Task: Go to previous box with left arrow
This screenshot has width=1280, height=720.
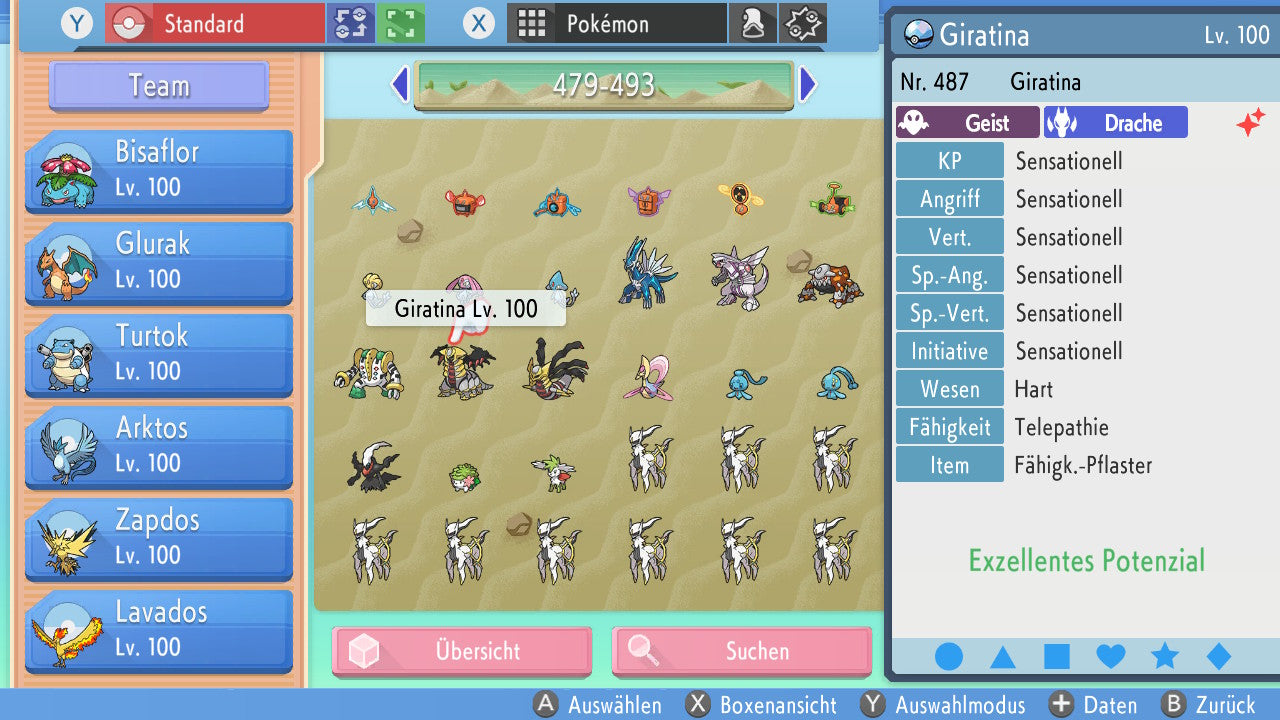Action: tap(399, 85)
